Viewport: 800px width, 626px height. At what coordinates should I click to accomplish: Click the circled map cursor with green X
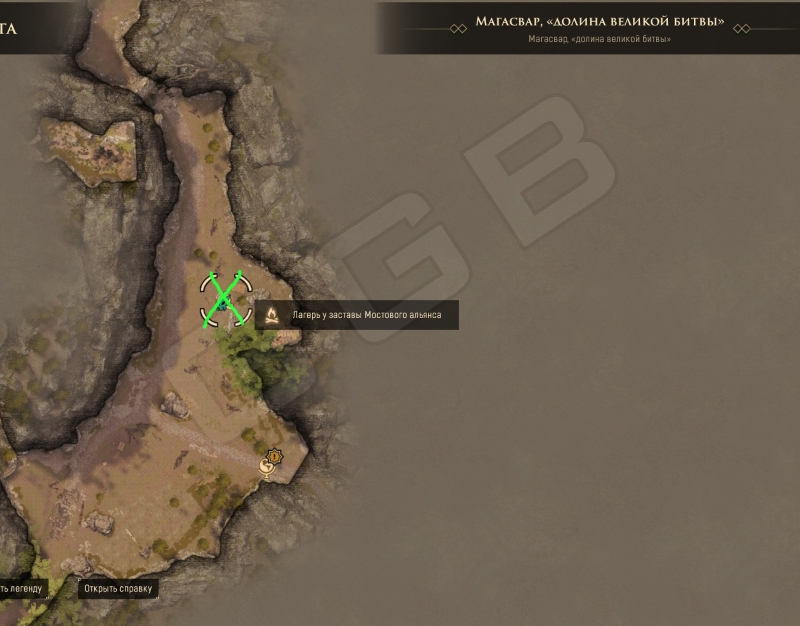(224, 299)
